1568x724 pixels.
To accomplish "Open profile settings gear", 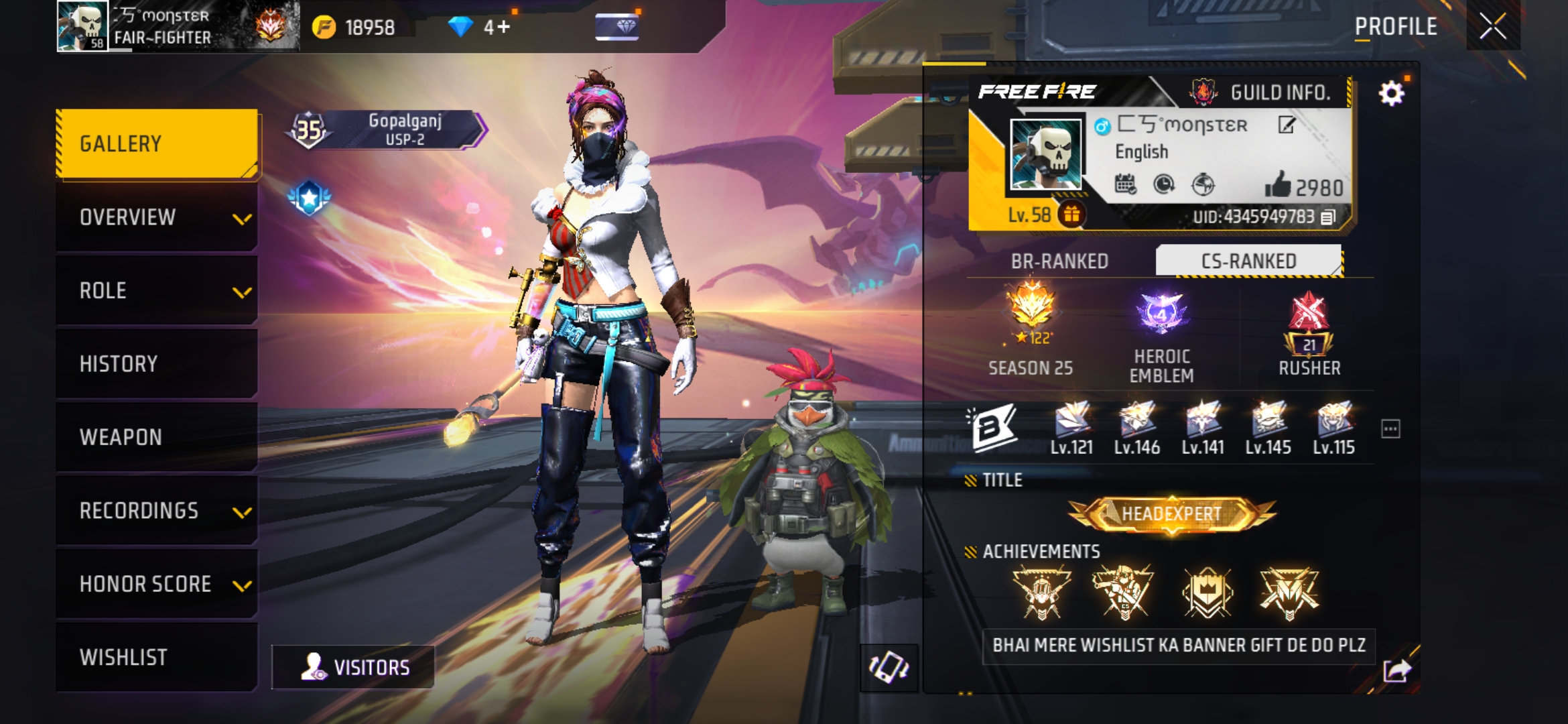I will coord(1391,93).
